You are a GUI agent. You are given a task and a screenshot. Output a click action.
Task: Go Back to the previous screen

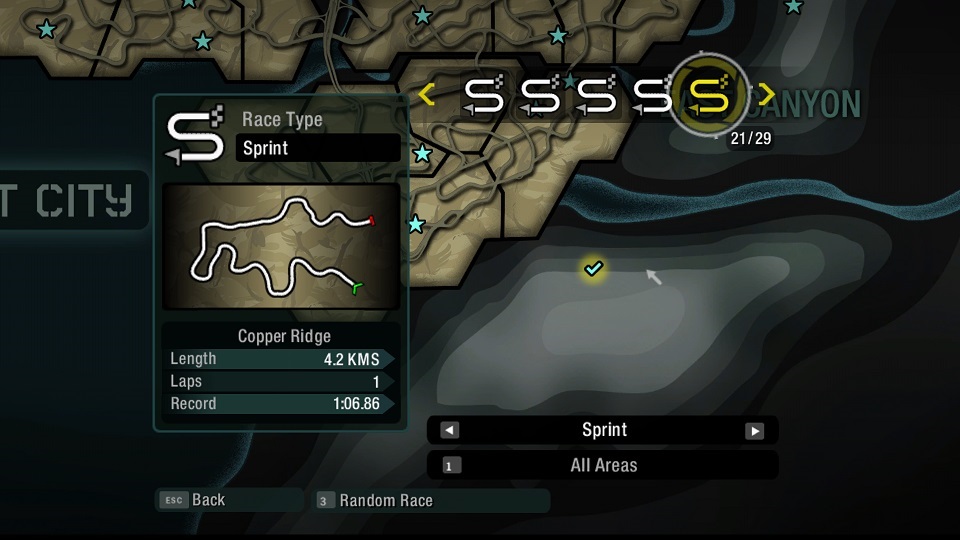[x=208, y=500]
